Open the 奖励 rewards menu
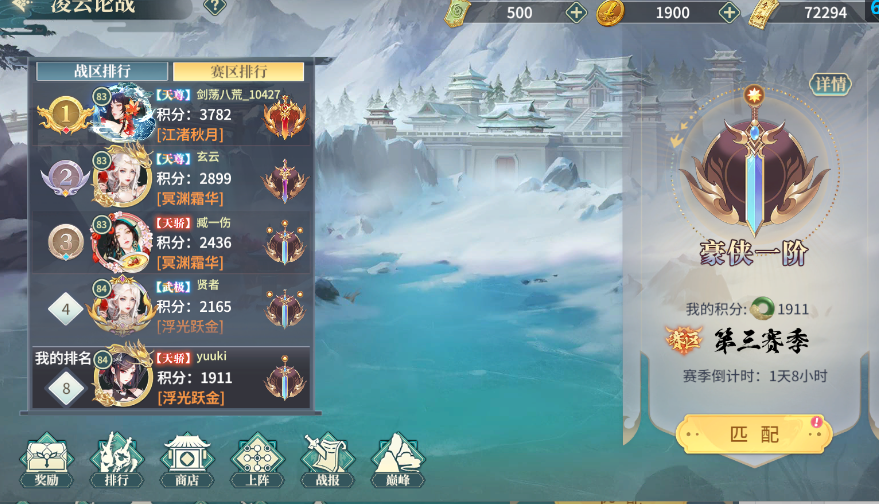Image resolution: width=879 pixels, height=504 pixels. [47, 460]
